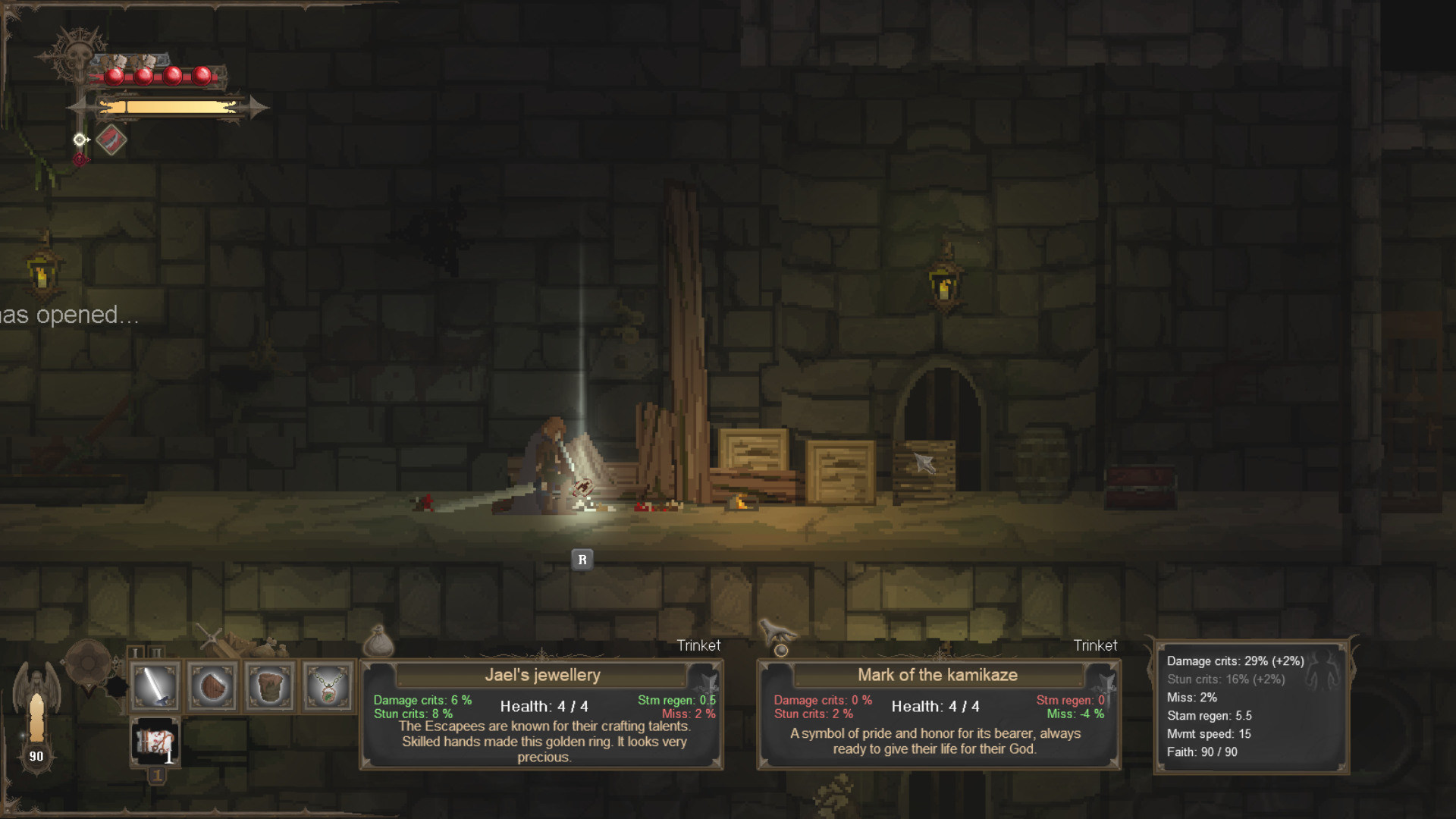Select the leather armor slot
Screen dimensions: 1456x819
[270, 686]
